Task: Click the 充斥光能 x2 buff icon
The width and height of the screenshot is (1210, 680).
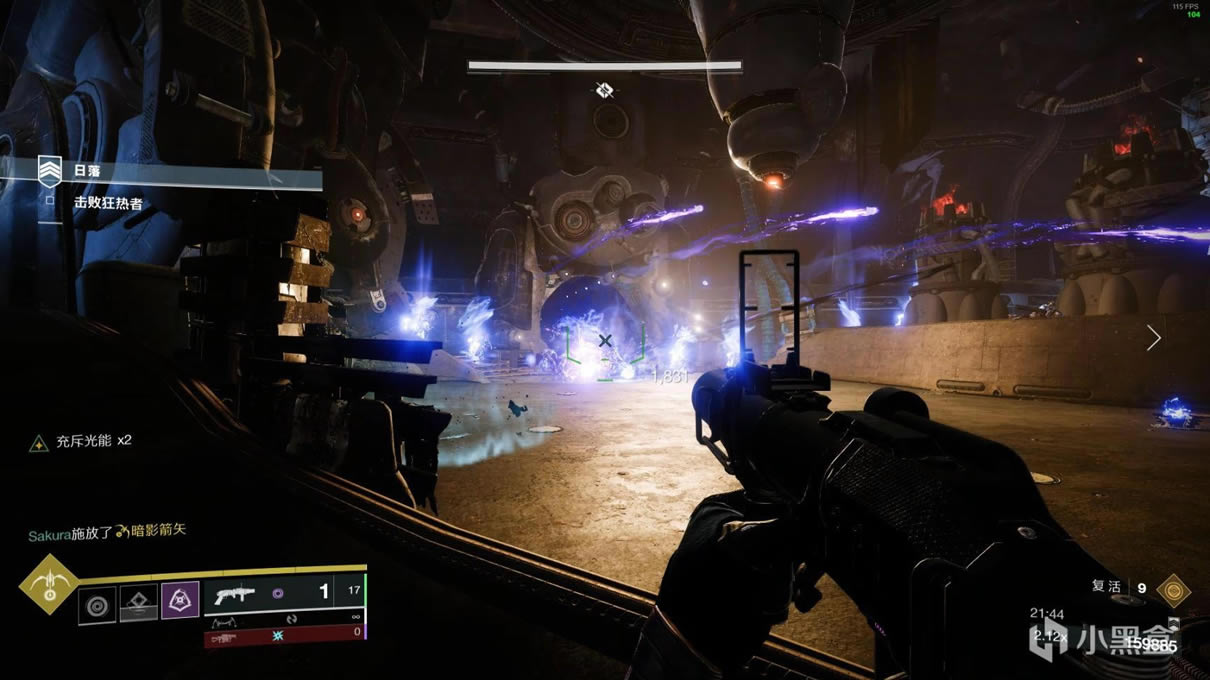Action: tap(38, 442)
